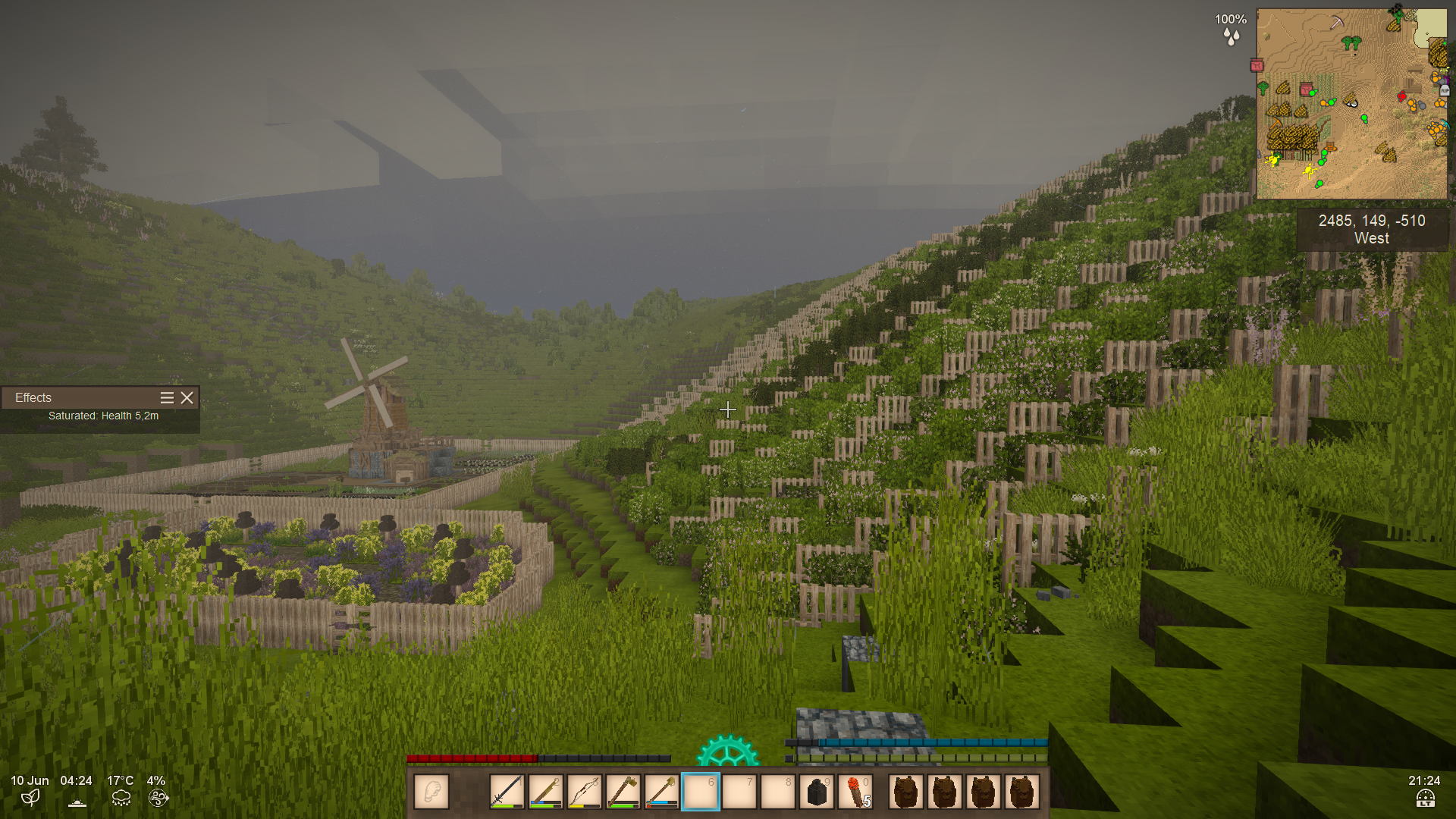This screenshot has width=1456, height=819.
Task: Open the minimap
Action: [1351, 104]
